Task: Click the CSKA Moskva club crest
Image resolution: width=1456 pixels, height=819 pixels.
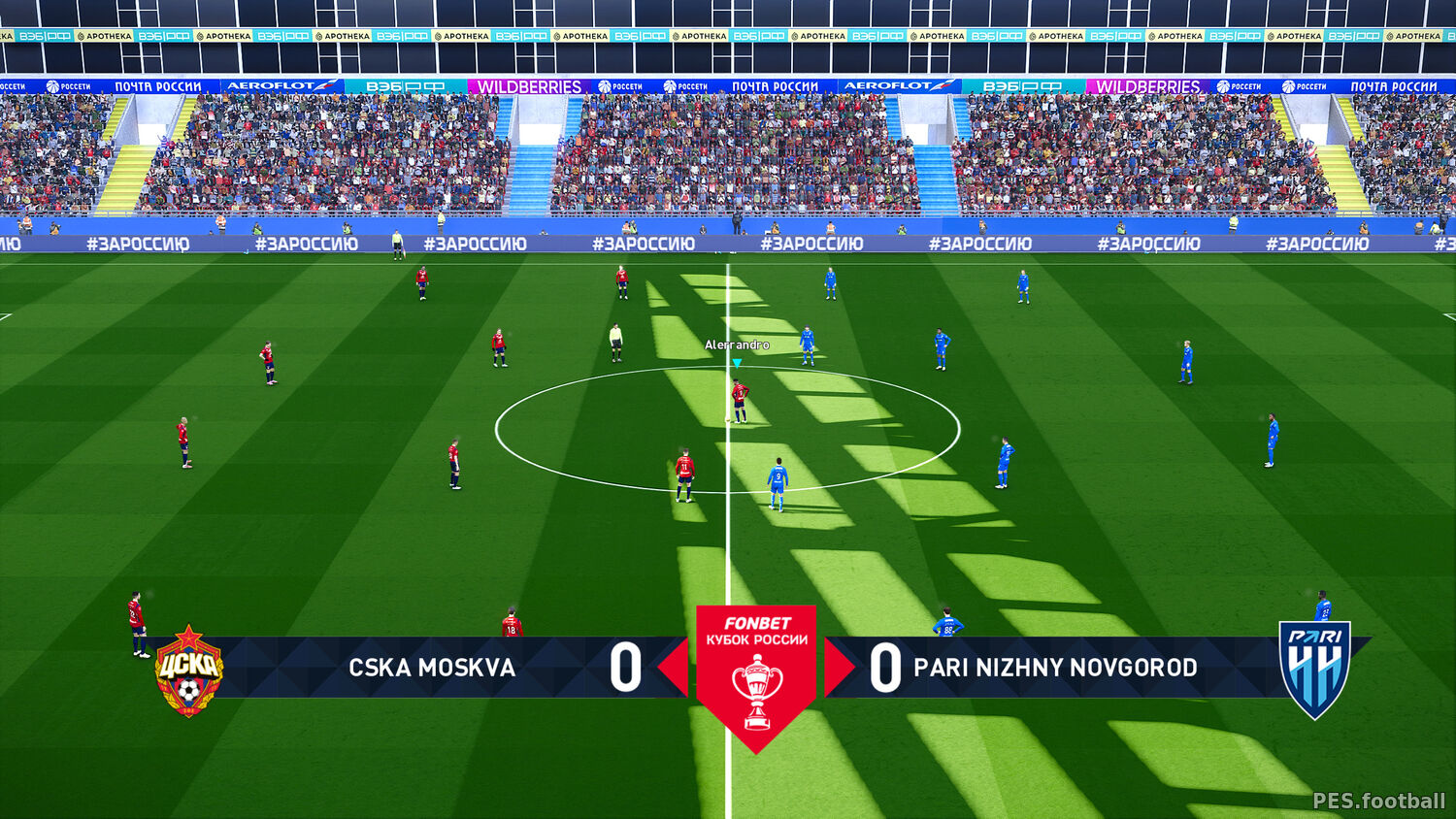Action: click(189, 671)
